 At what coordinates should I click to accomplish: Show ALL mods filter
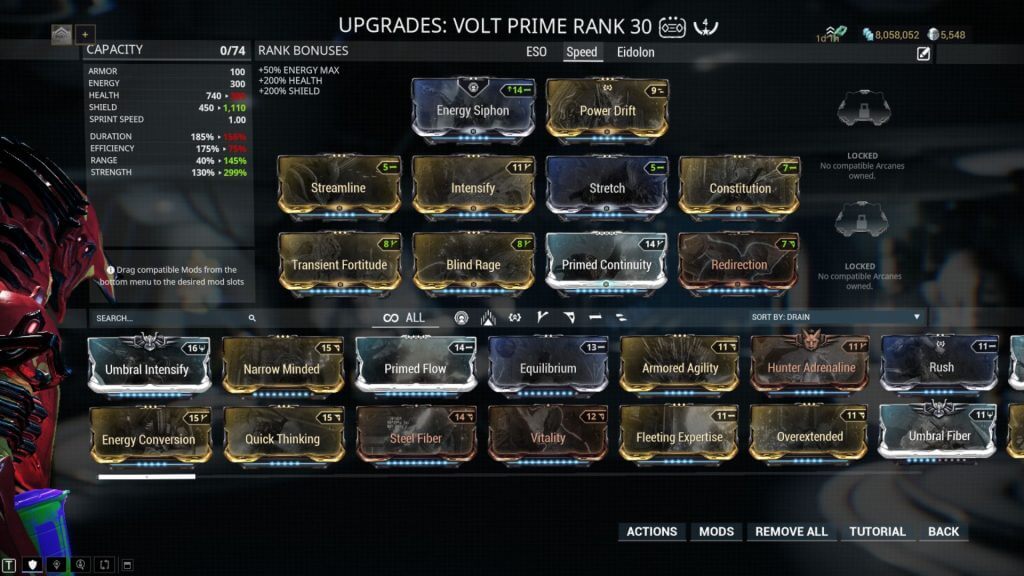click(405, 318)
